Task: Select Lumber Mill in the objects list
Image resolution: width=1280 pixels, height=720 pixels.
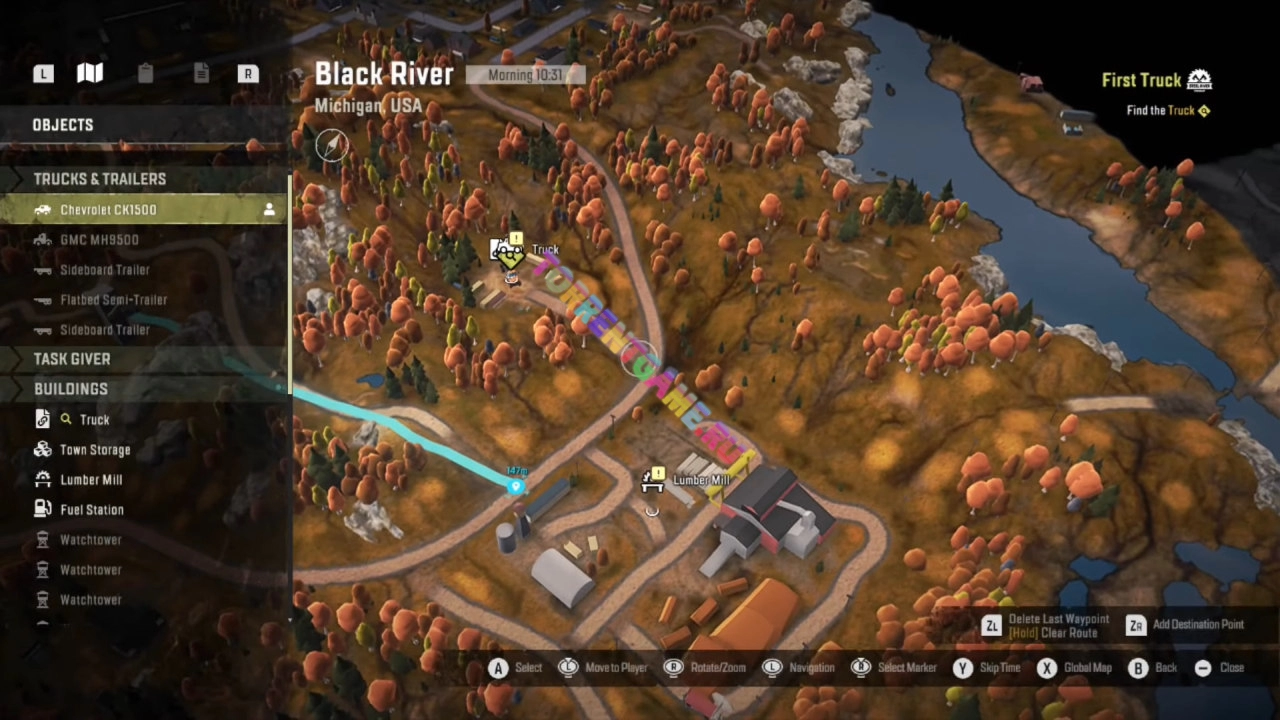Action: [91, 480]
